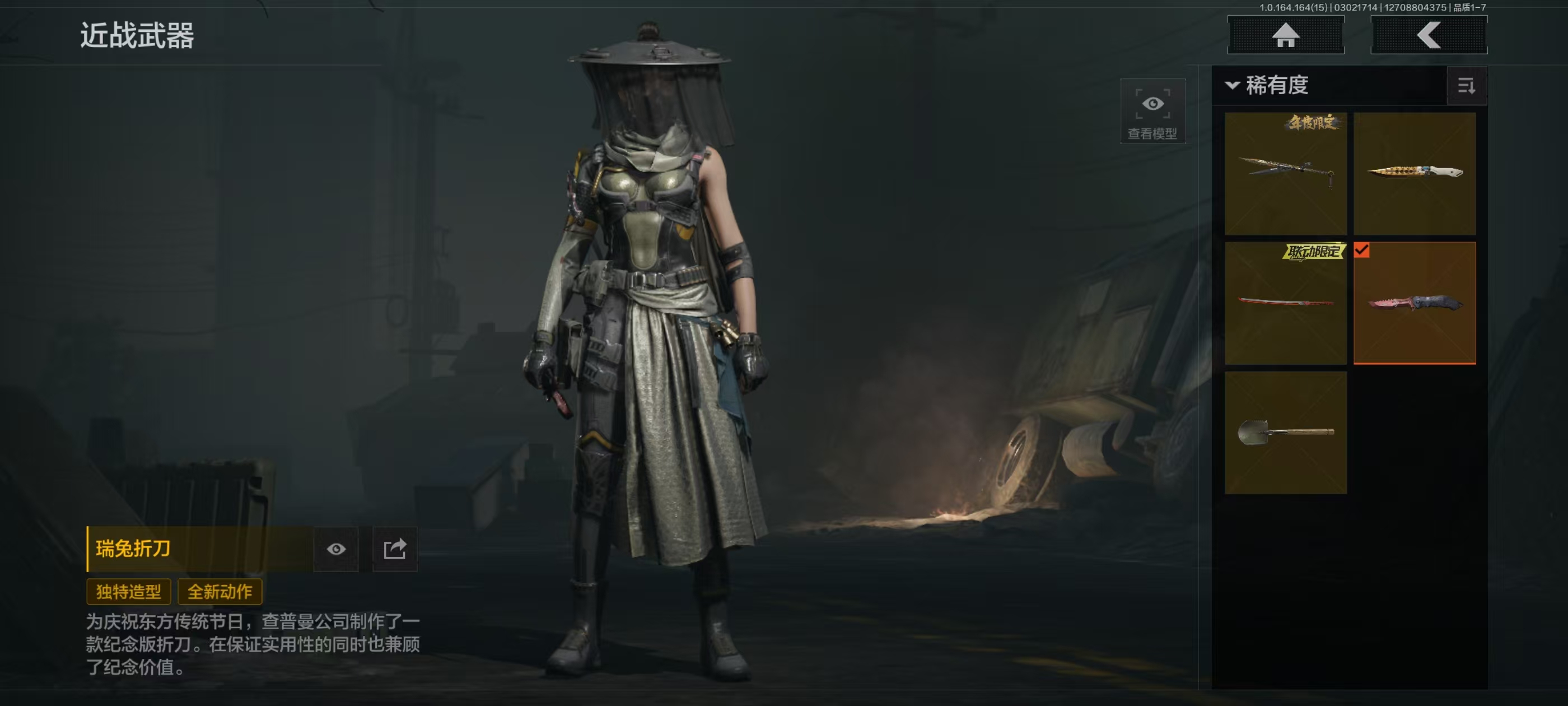
Task: Click 查看模型 view model button
Action: 1152,112
